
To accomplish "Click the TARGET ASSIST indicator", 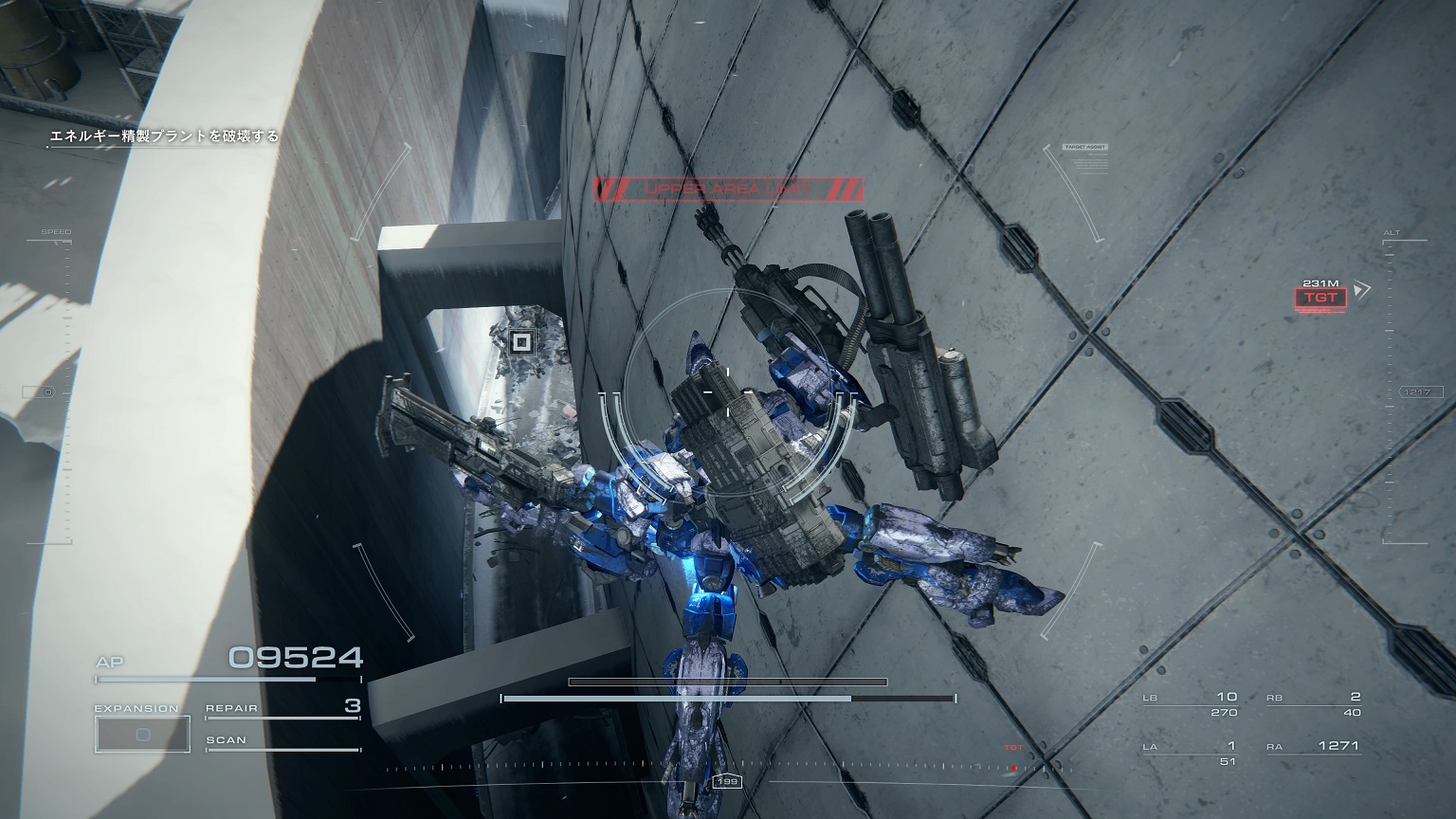I will [x=1085, y=149].
